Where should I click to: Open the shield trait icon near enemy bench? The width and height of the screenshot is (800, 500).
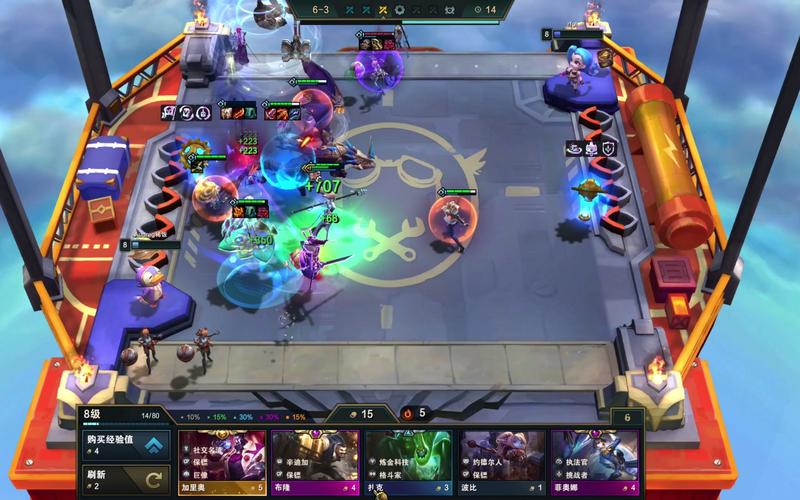coord(608,148)
